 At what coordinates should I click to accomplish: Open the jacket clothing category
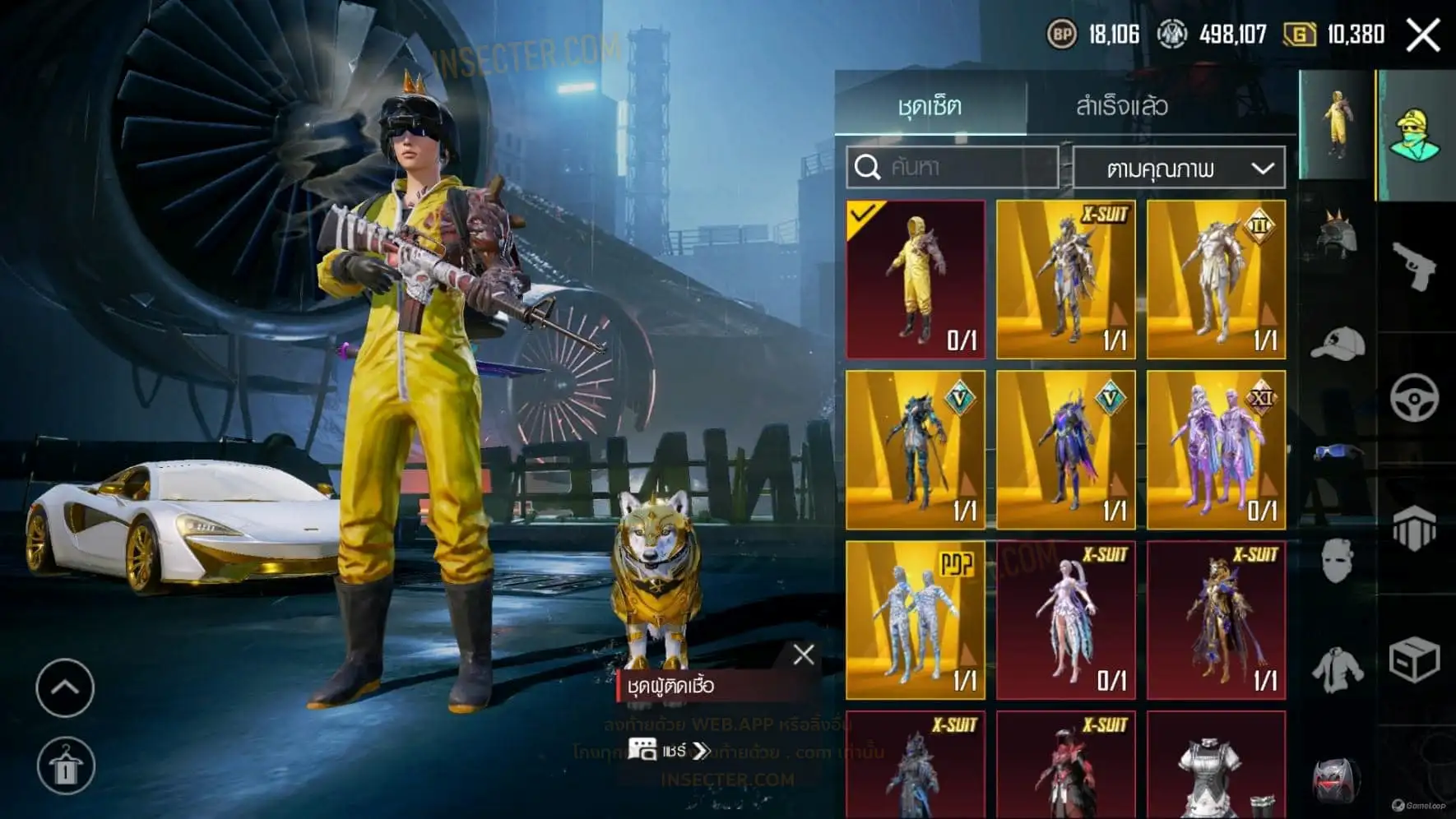(1338, 669)
